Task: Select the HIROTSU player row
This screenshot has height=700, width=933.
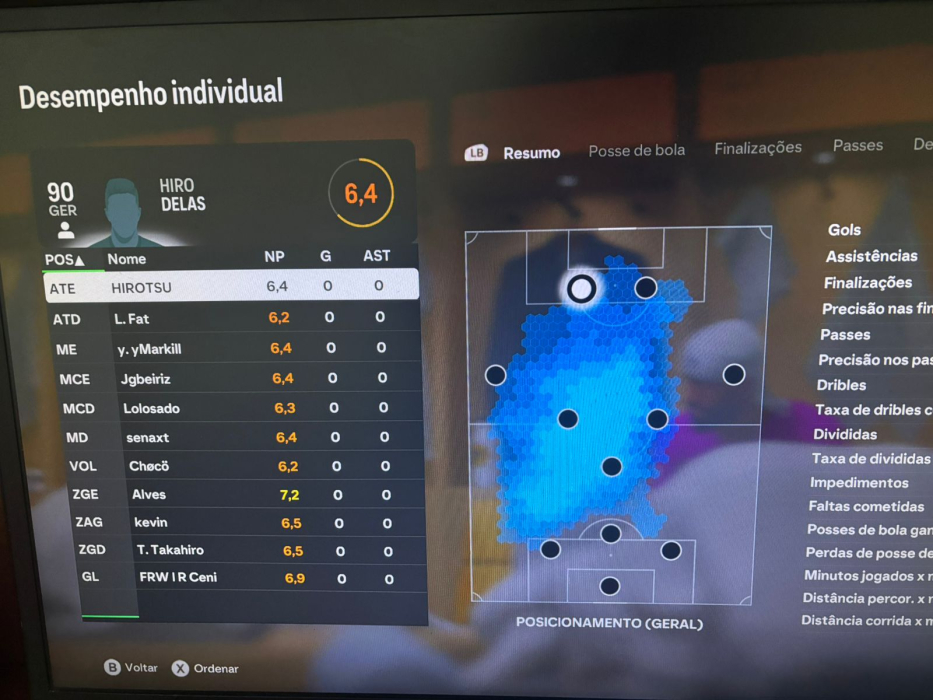Action: [x=232, y=287]
